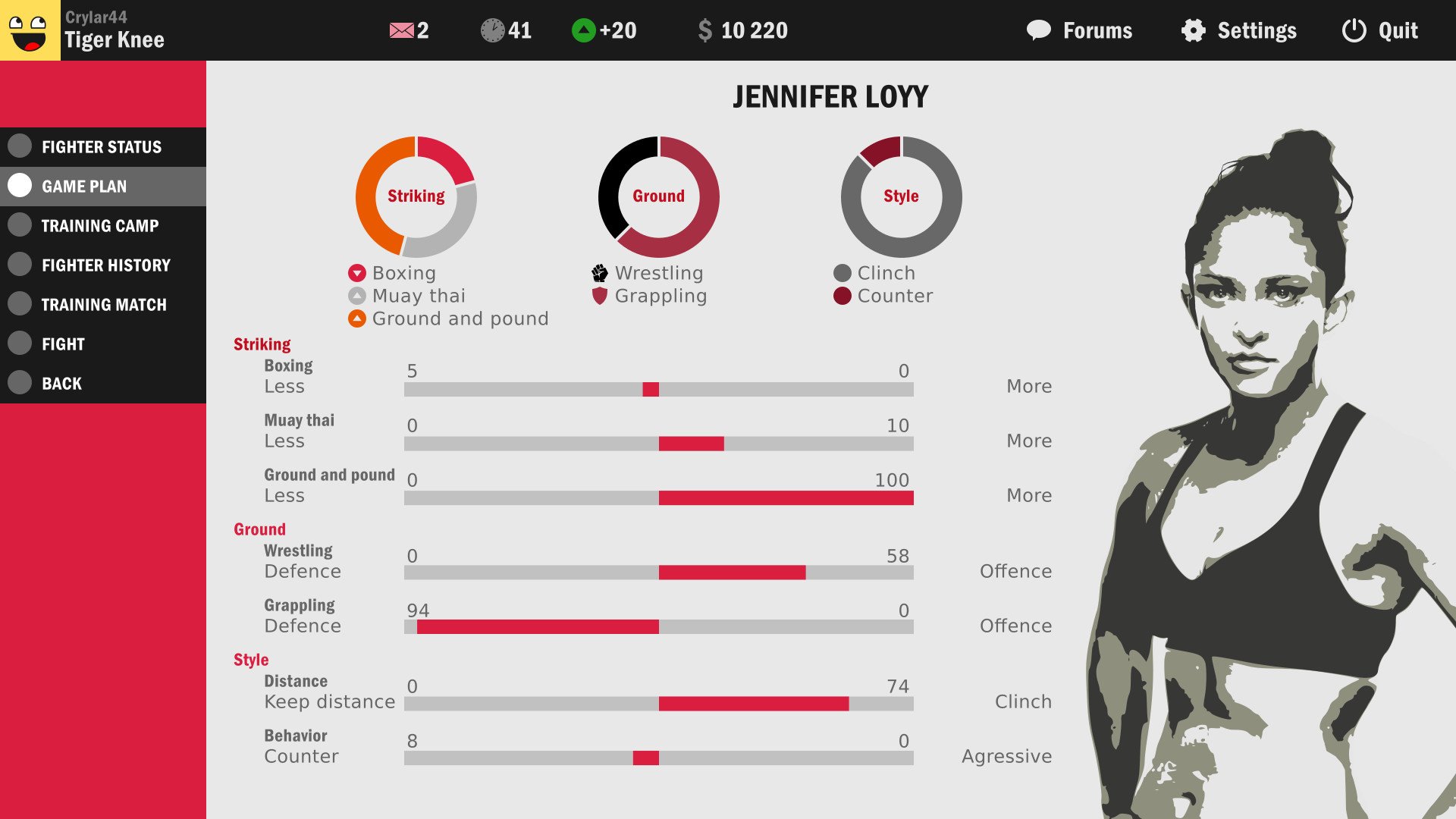Image resolution: width=1456 pixels, height=819 pixels.
Task: Click the dollar icon next to 10 220
Action: (x=706, y=30)
